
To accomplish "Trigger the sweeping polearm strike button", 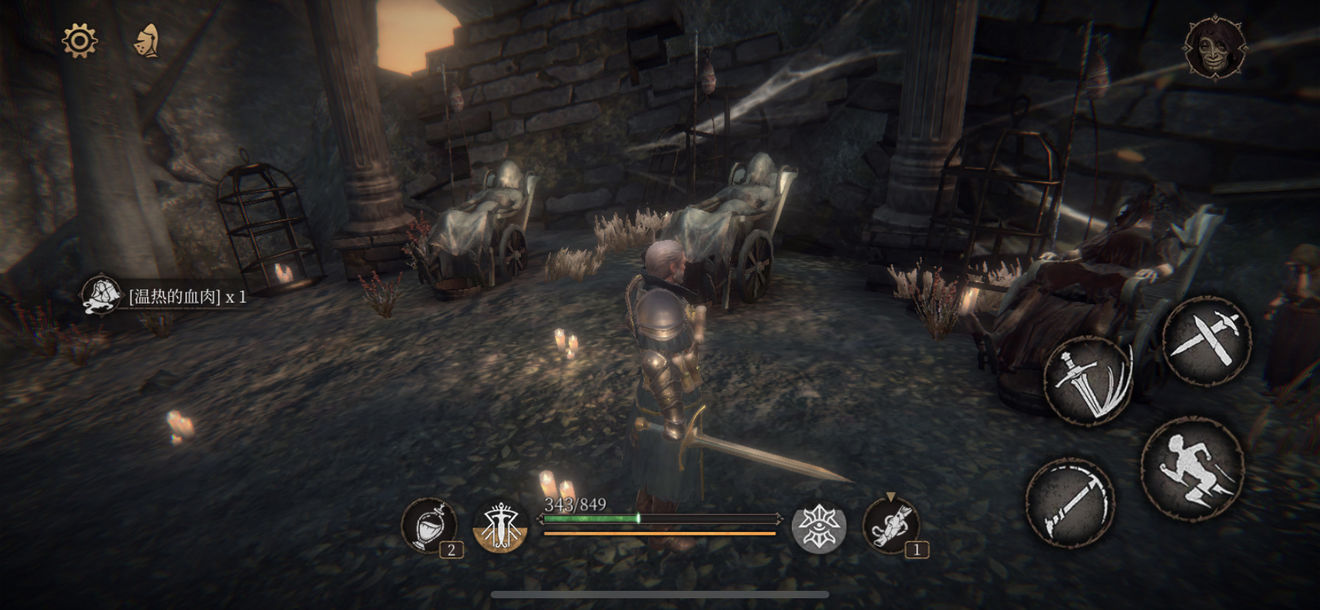I will [1070, 502].
